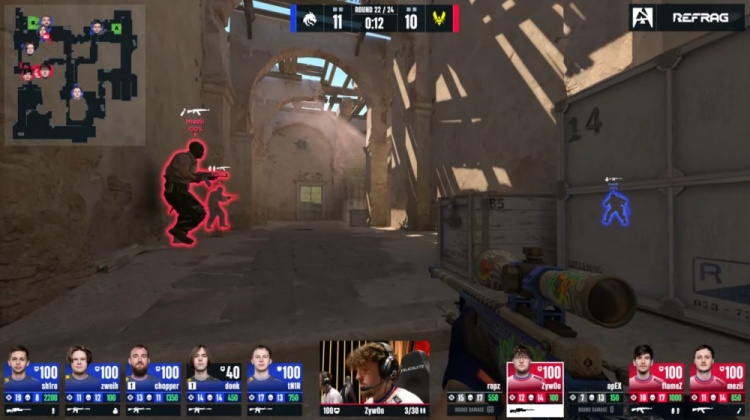
Task: Open the minimap overview
Action: click(75, 75)
